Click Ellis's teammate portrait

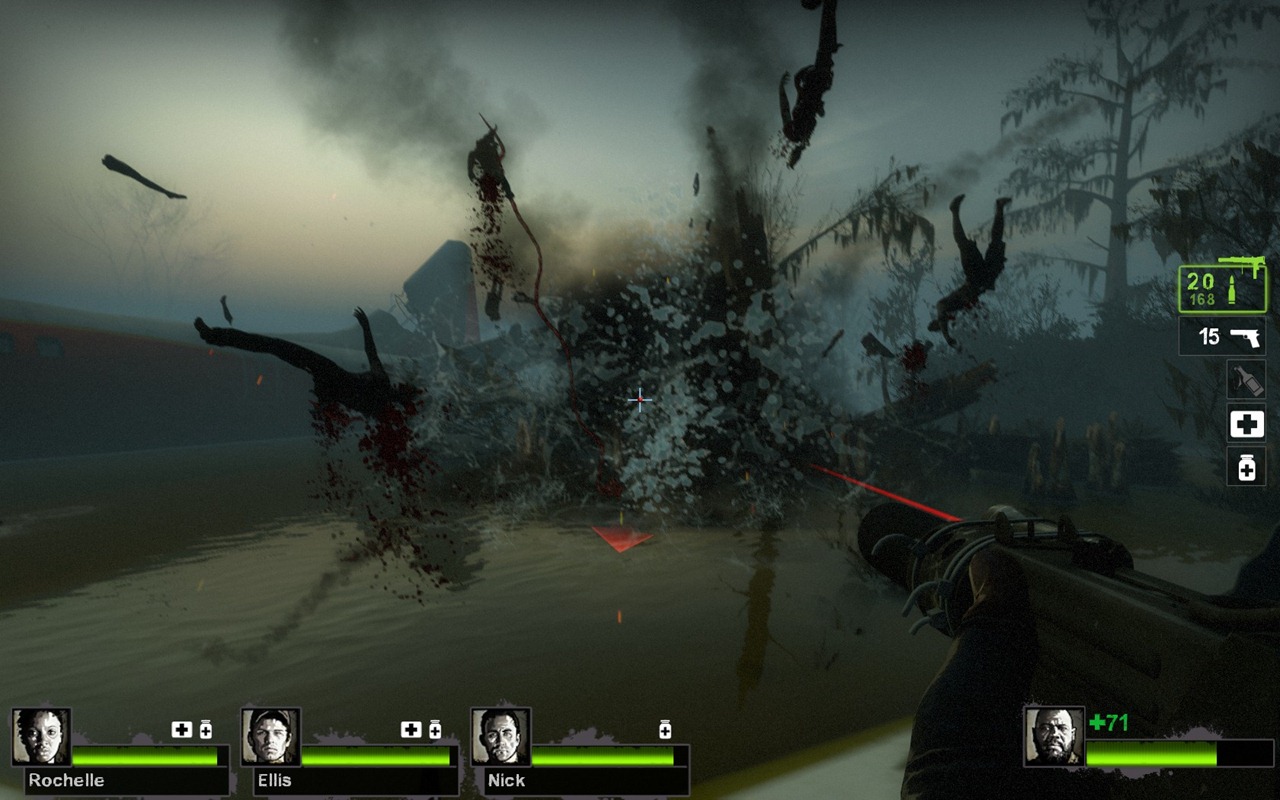271,737
